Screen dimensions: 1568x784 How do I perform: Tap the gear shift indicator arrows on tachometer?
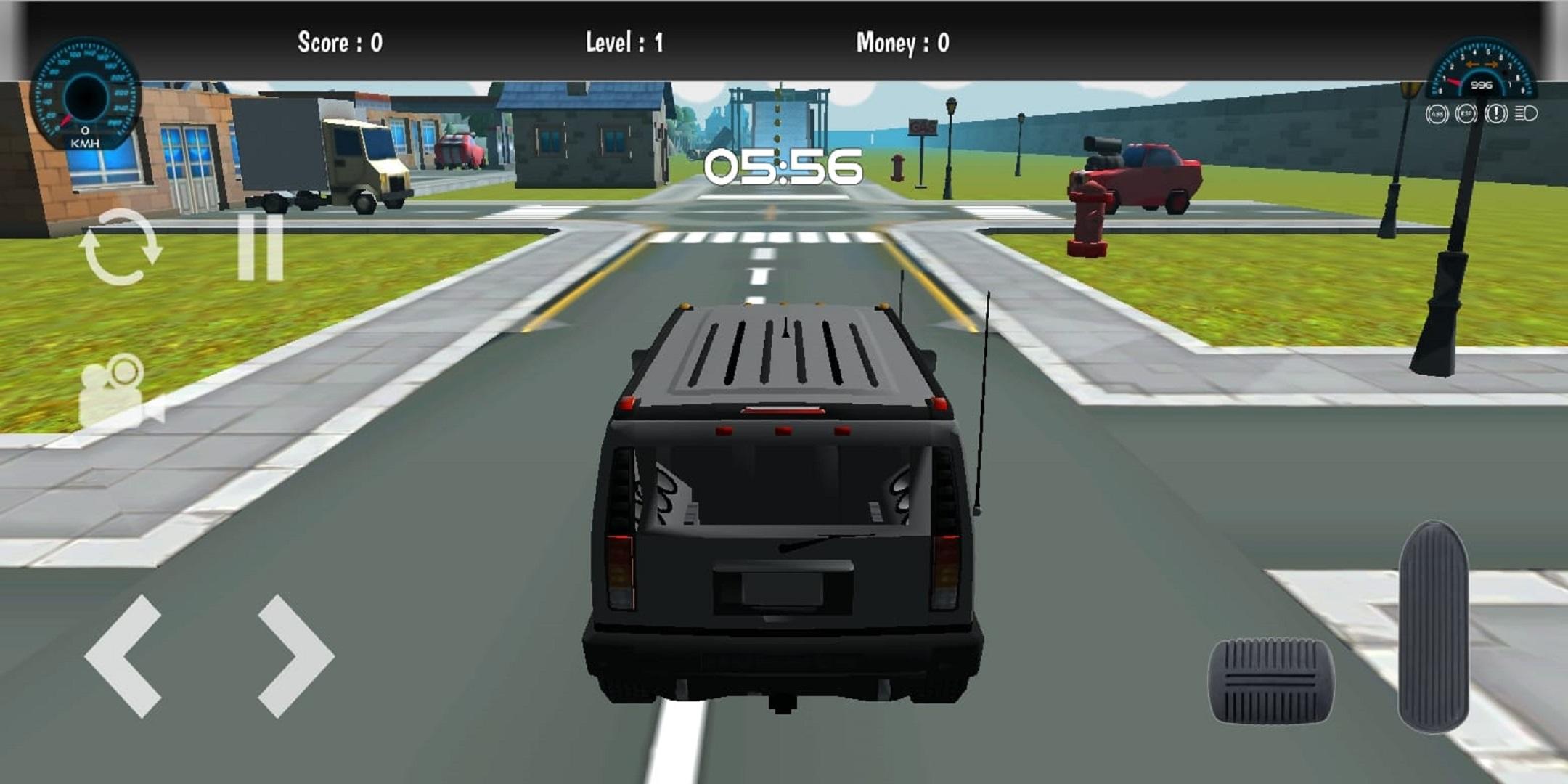1482,64
